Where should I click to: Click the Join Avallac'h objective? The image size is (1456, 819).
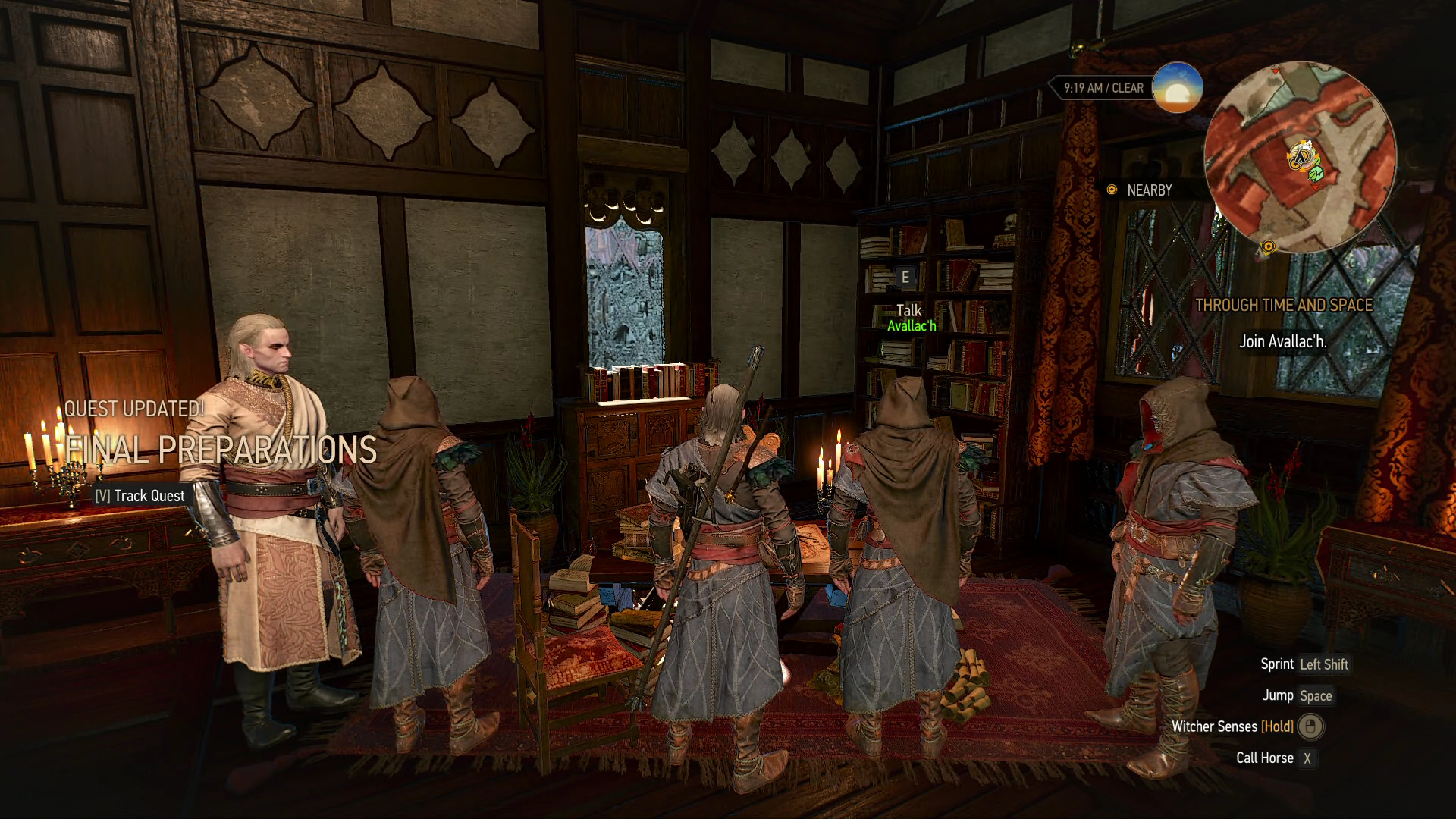1282,341
